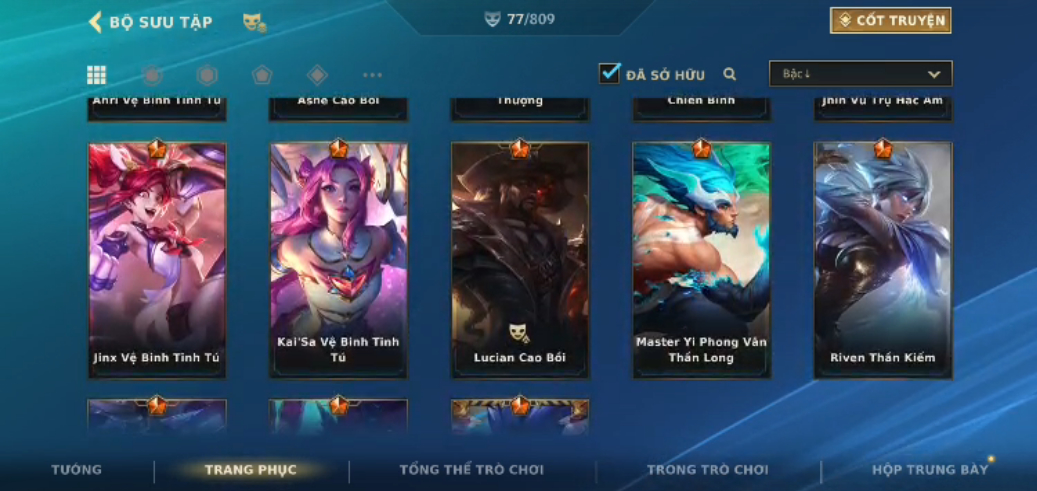Open the Hộp Trưng Bày tab
Image resolution: width=1037 pixels, height=491 pixels.
pos(929,470)
